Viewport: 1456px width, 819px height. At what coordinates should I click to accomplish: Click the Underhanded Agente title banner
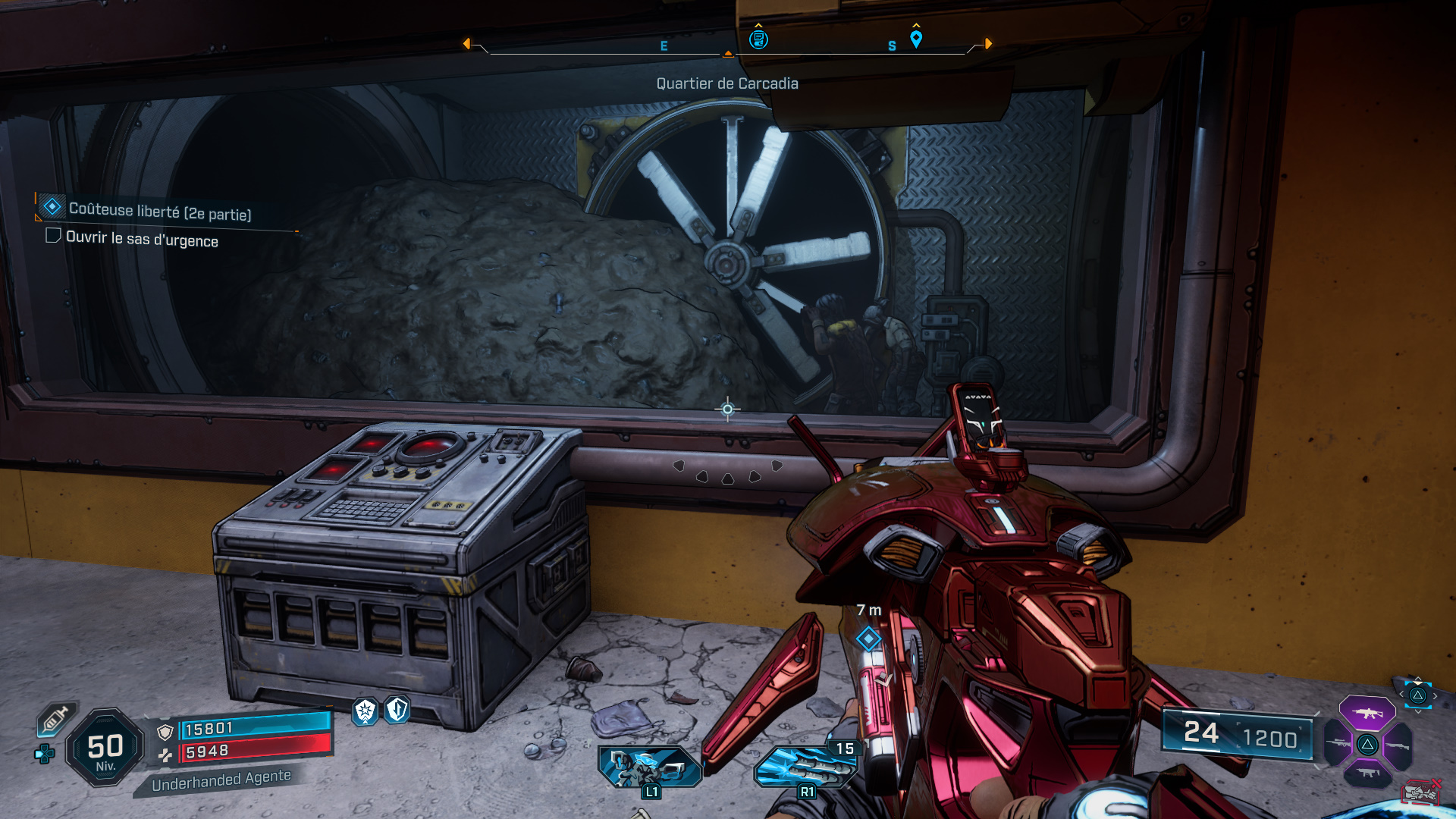(221, 780)
